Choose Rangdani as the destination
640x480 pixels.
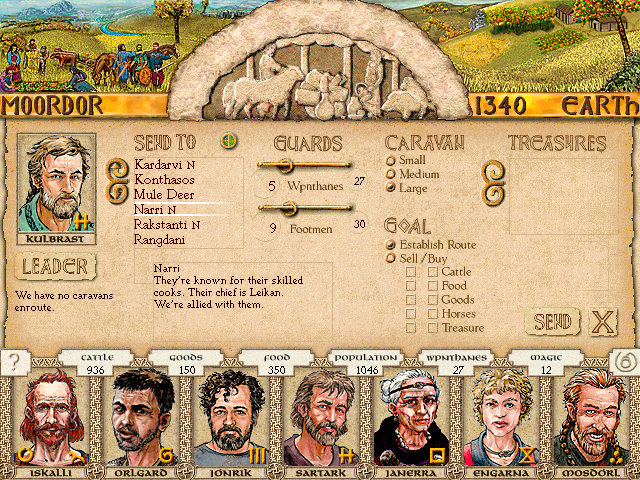click(x=160, y=240)
